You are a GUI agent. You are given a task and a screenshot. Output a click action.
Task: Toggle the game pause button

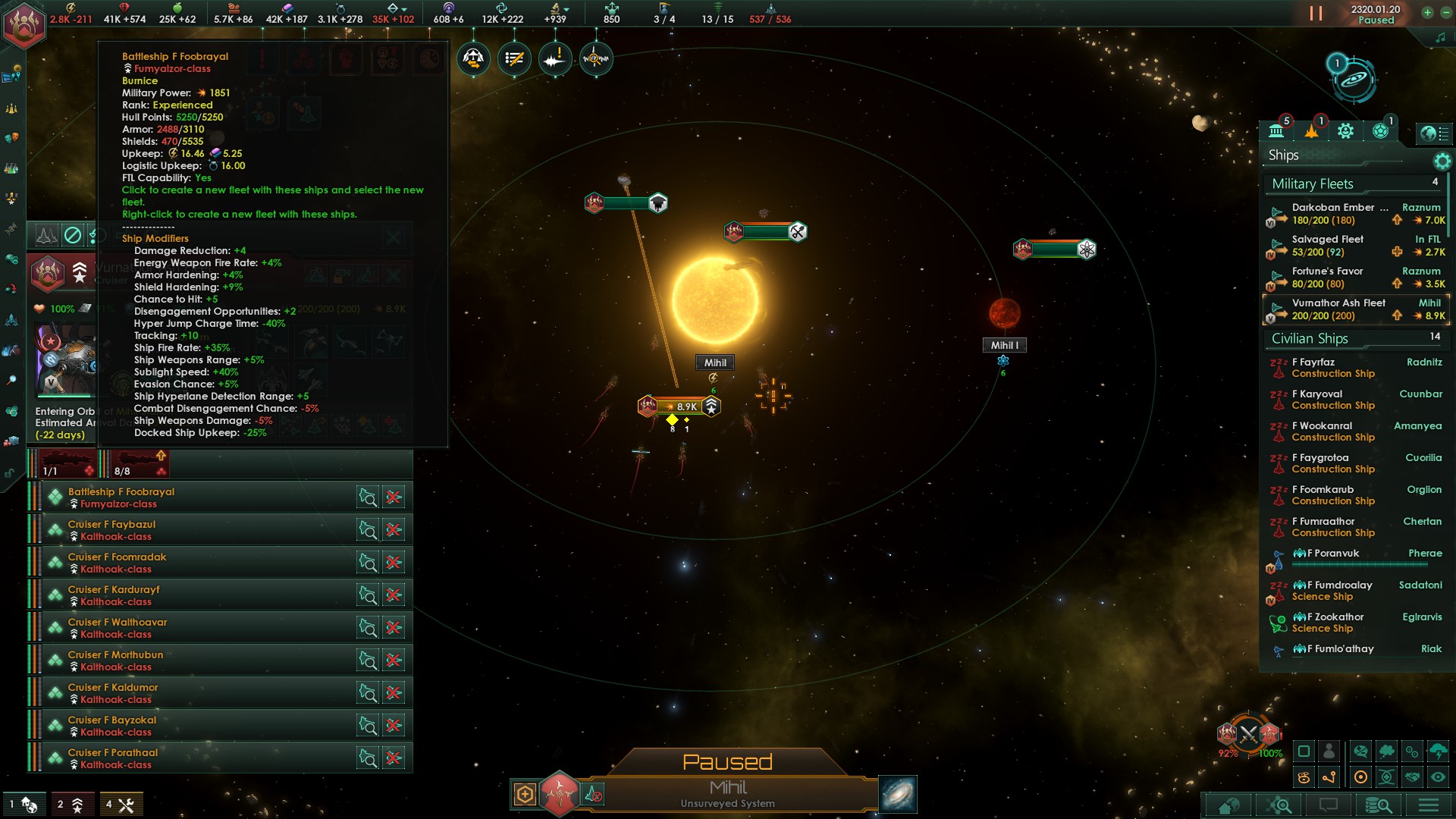[1316, 14]
